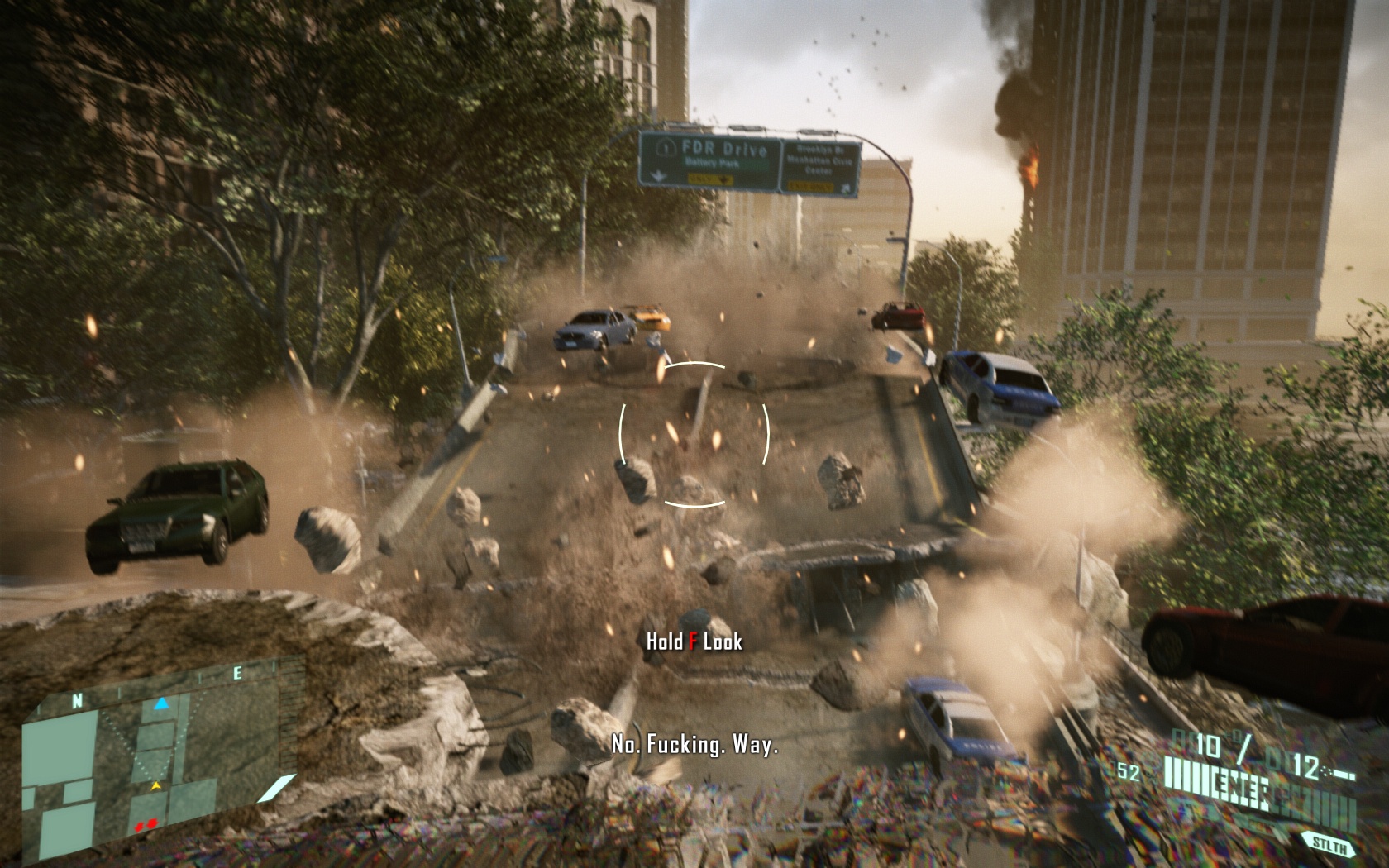Toggle the STLTH stealth mode indicator

pos(1330,845)
